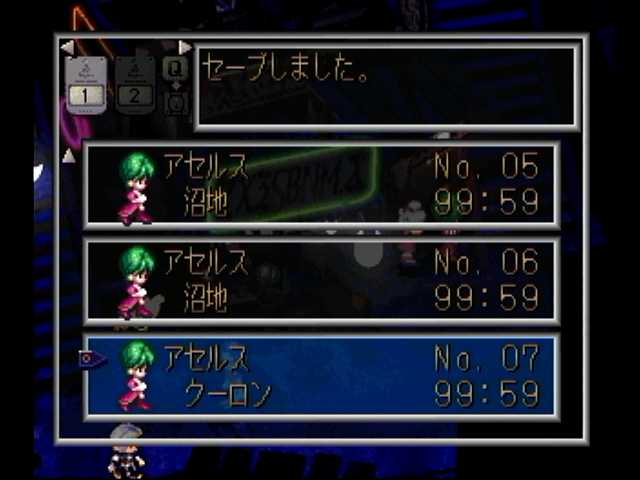Click the left arrow above memory cards
The image size is (640, 480).
tap(67, 47)
